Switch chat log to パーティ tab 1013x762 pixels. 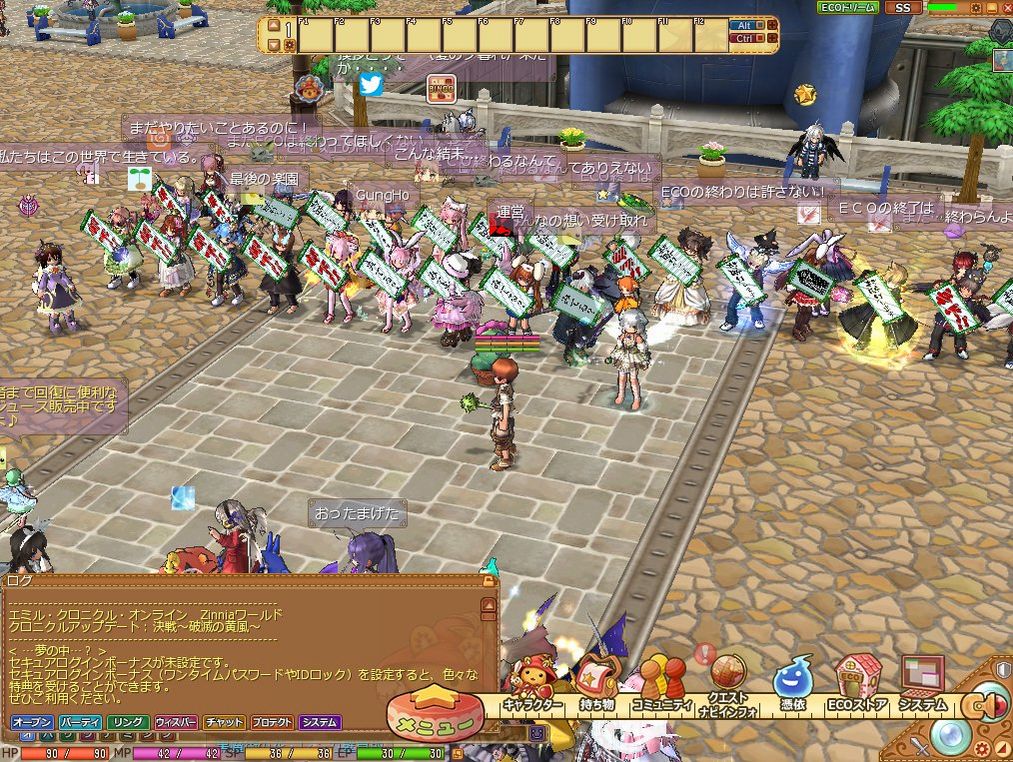point(80,722)
